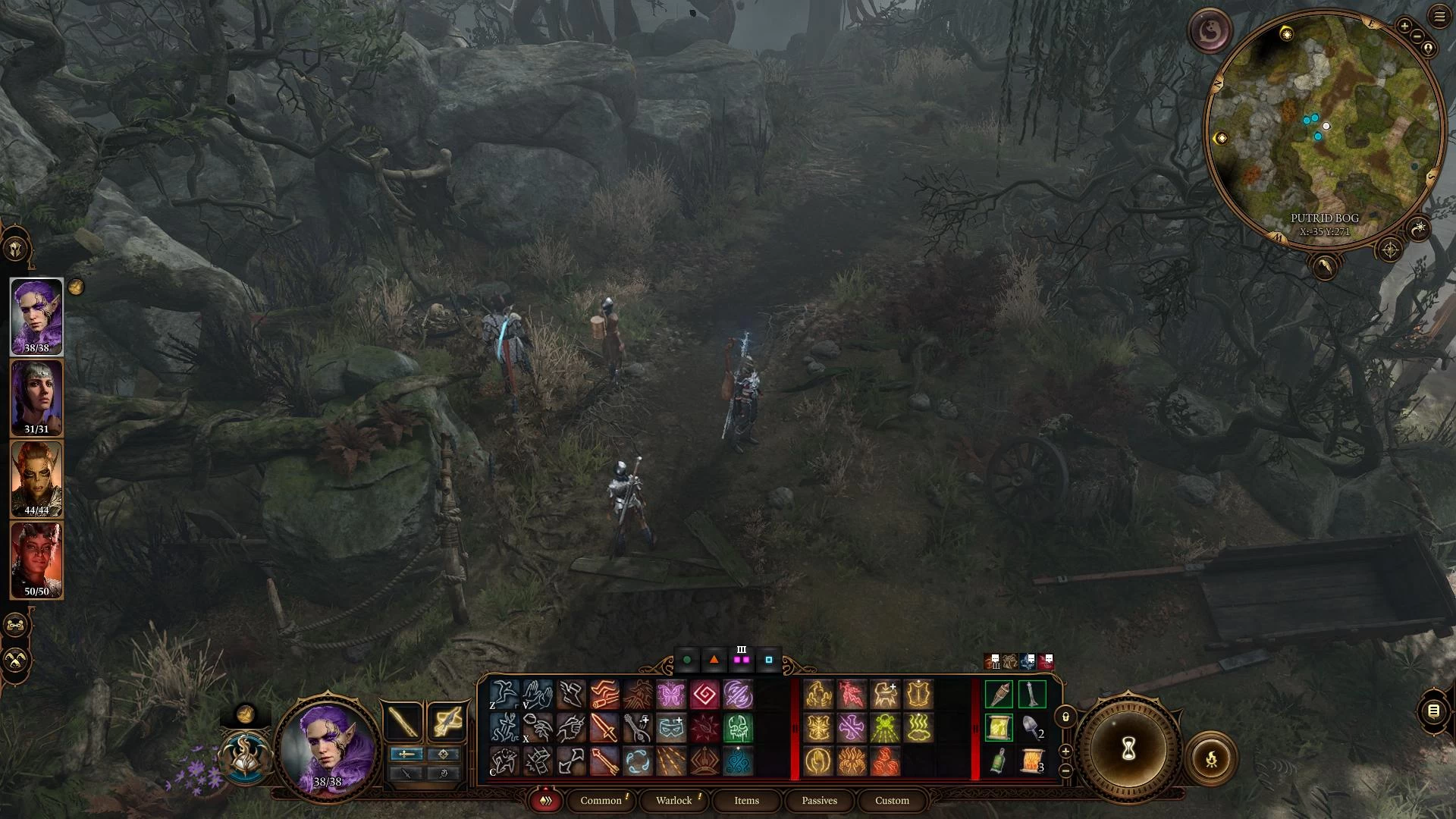This screenshot has height=819, width=1456.
Task: Use the green potion bottle slot
Action: click(999, 761)
